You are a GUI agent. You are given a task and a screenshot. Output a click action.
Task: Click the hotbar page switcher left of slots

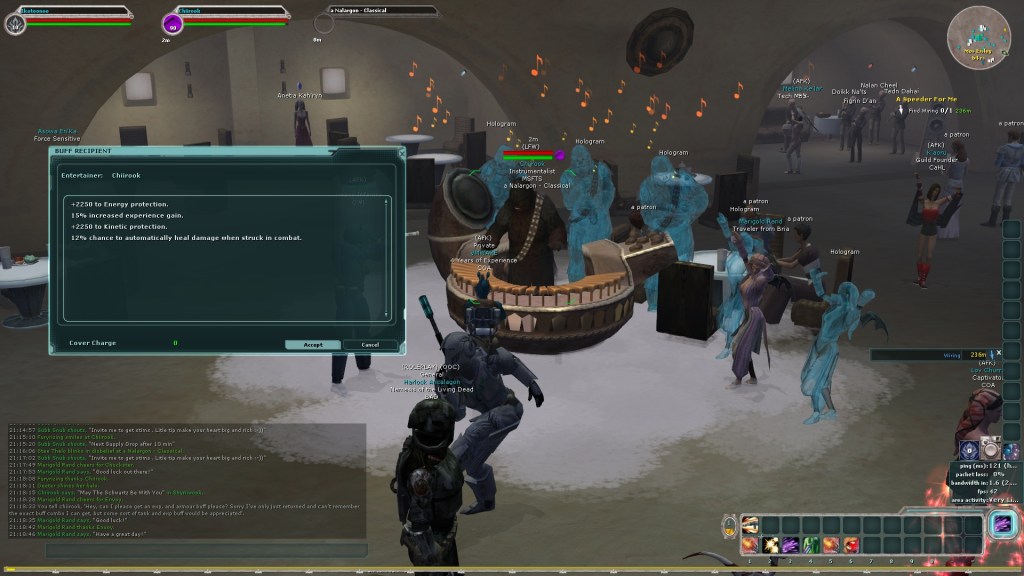click(729, 524)
